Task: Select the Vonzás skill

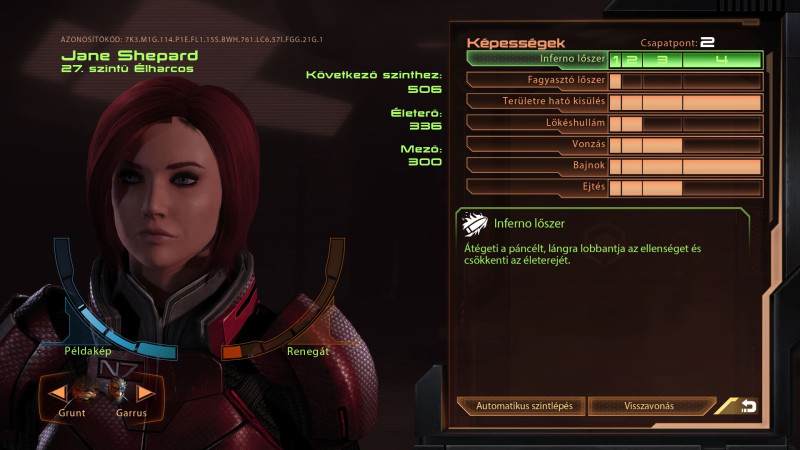Action: (x=538, y=145)
